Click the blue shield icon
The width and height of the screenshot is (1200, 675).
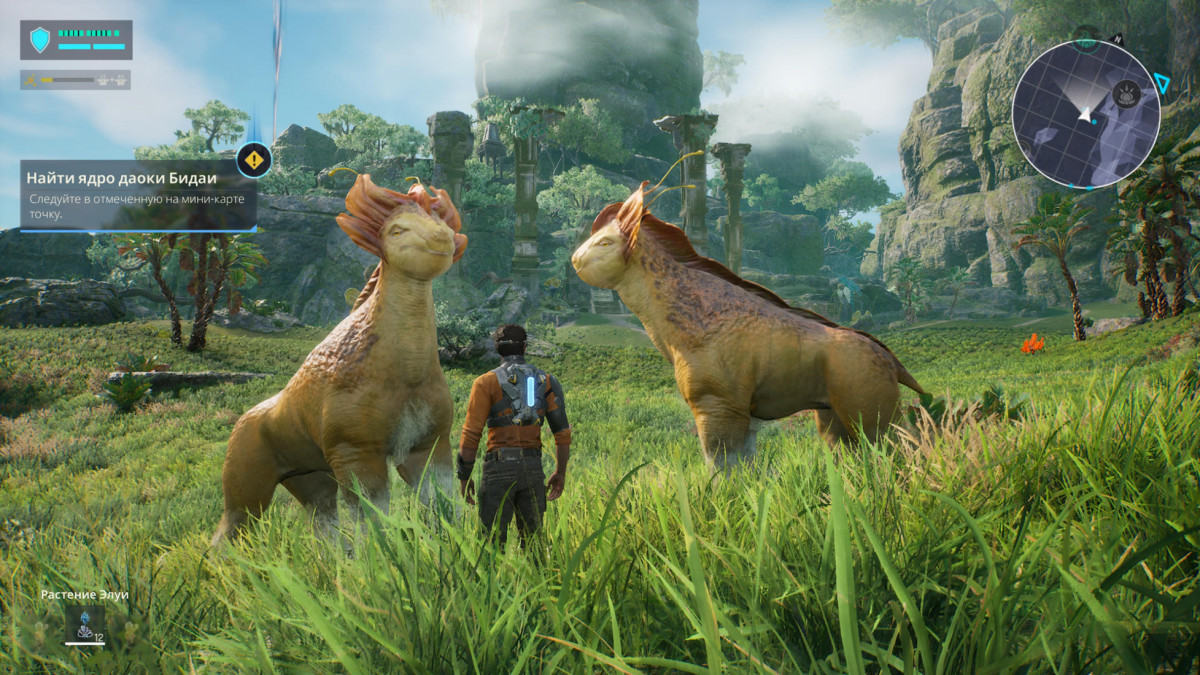point(40,39)
